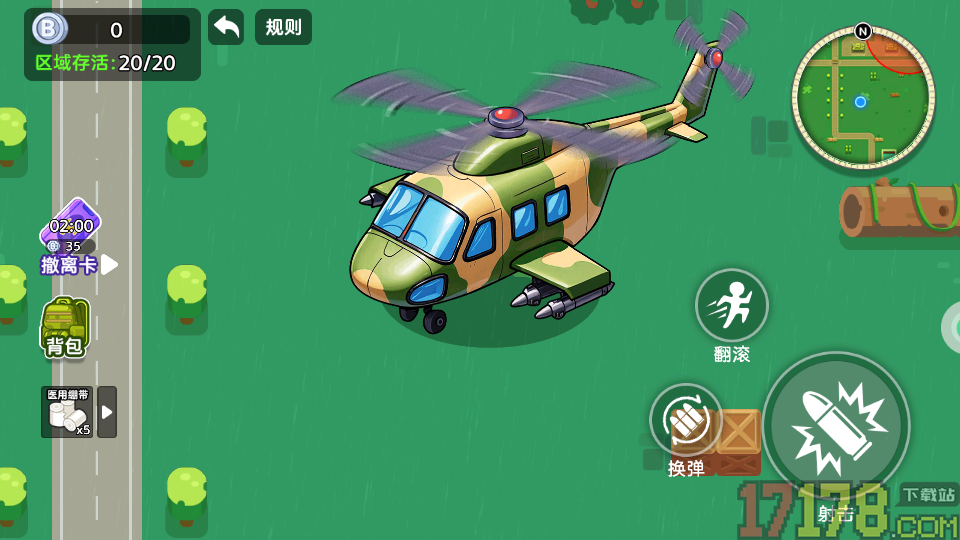This screenshot has width=960, height=540.
Task: Expand the item slot arrow next to bandage
Action: click(x=107, y=412)
